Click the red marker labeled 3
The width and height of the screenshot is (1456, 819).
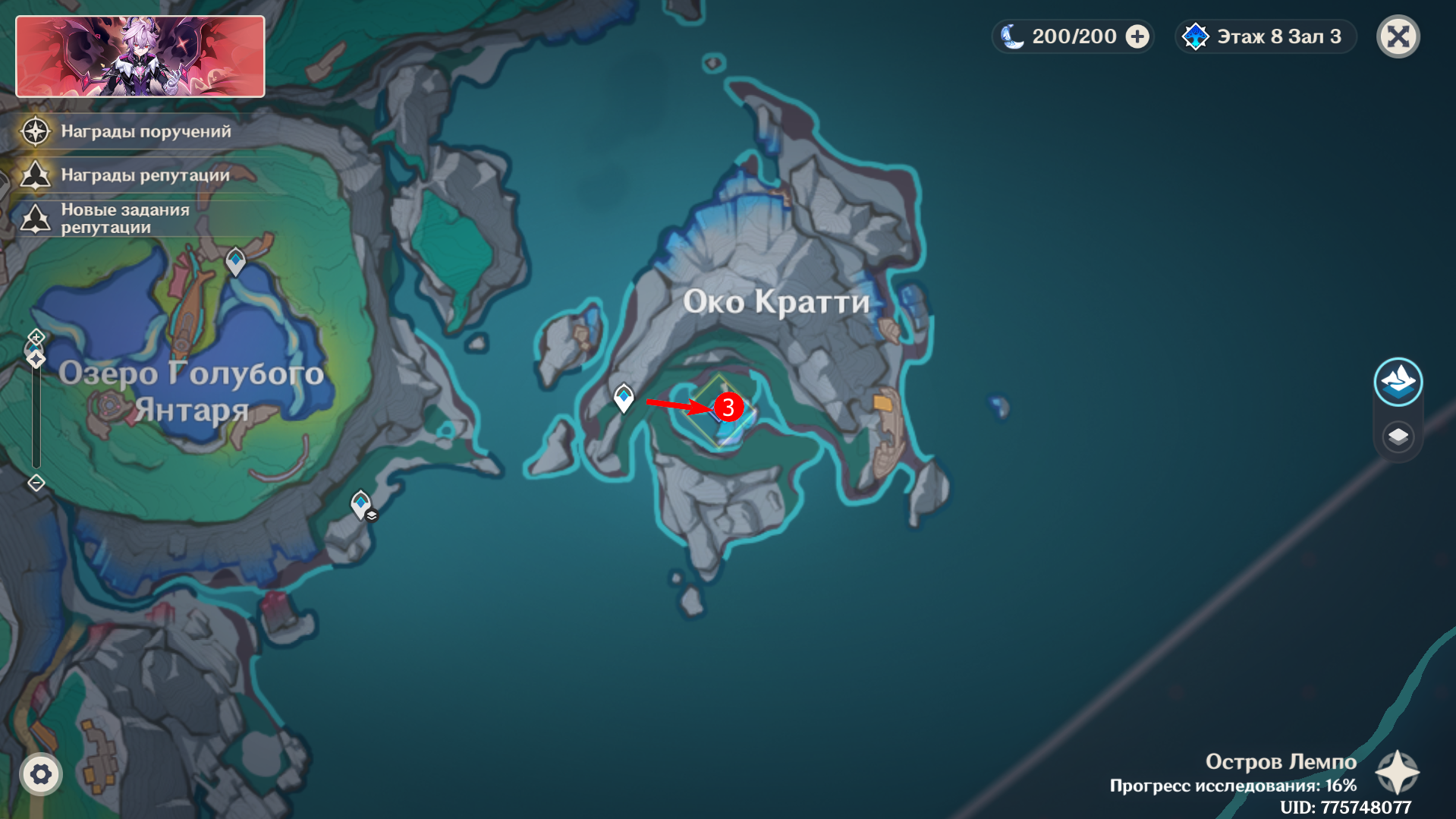[x=728, y=408]
